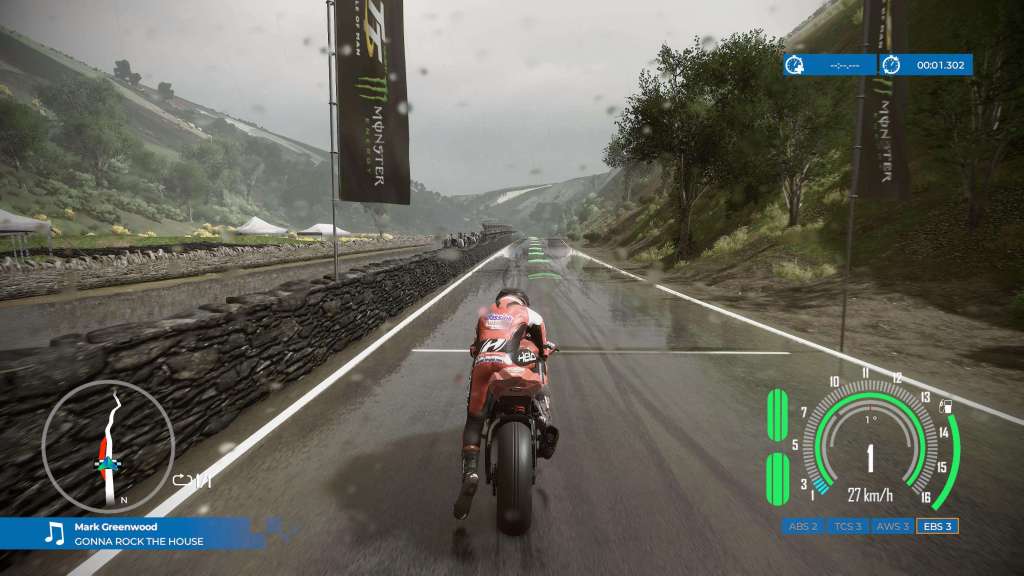Click the current lap stopwatch icon
The width and height of the screenshot is (1024, 576).
coord(891,65)
